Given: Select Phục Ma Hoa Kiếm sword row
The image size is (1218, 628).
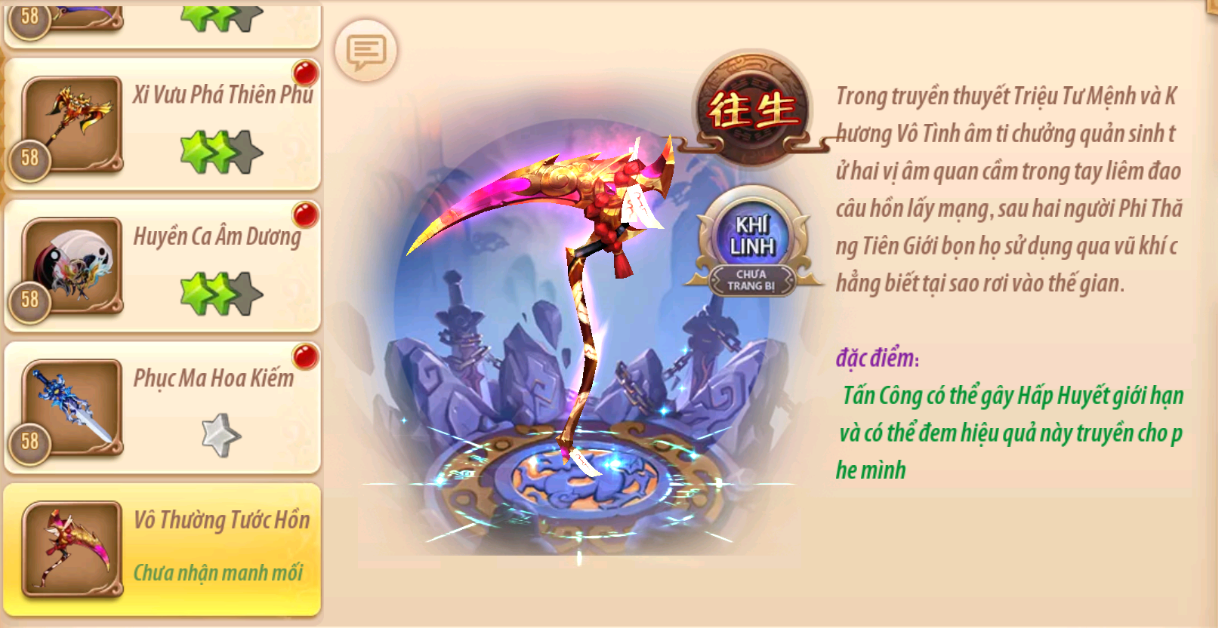Looking at the screenshot, I should pyautogui.click(x=162, y=407).
